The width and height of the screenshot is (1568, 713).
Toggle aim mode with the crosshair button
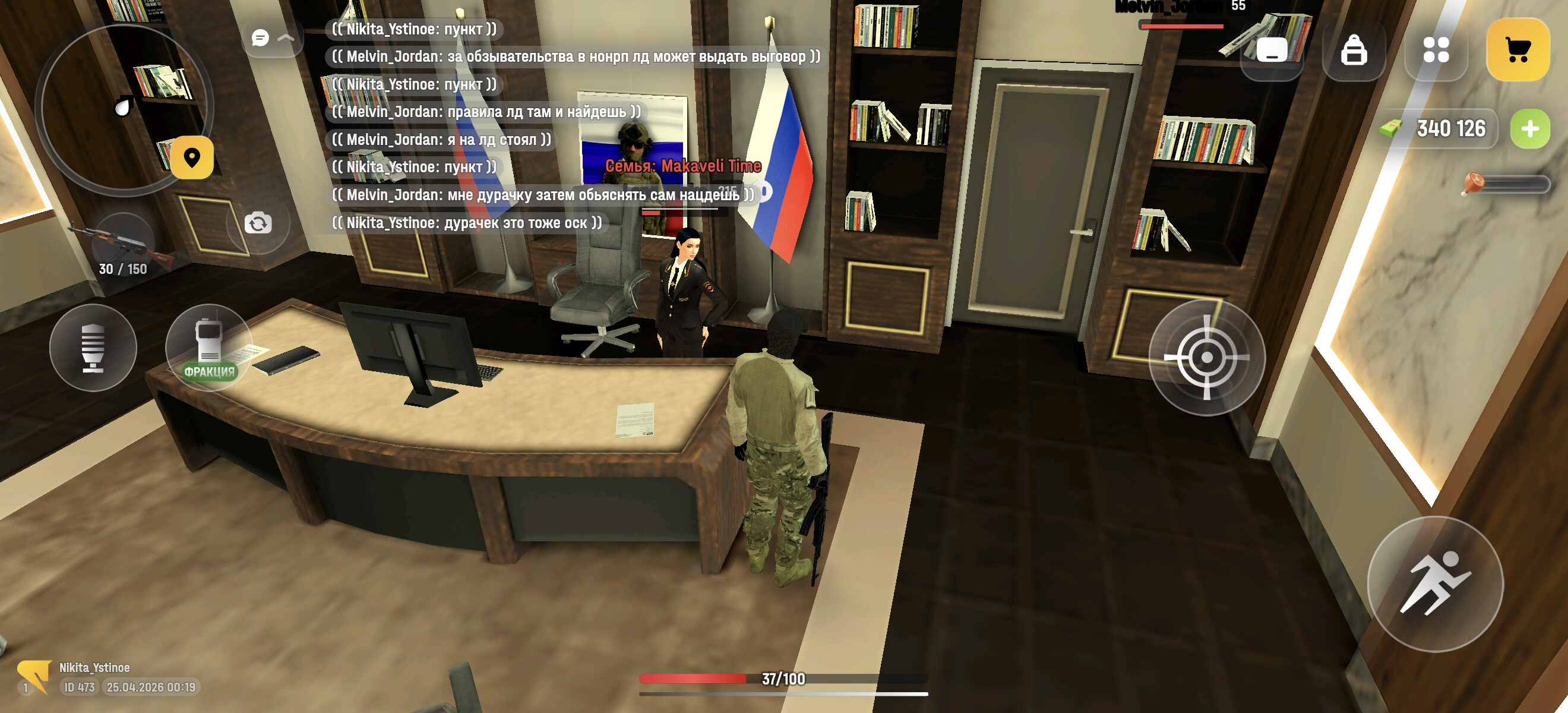click(x=1207, y=358)
